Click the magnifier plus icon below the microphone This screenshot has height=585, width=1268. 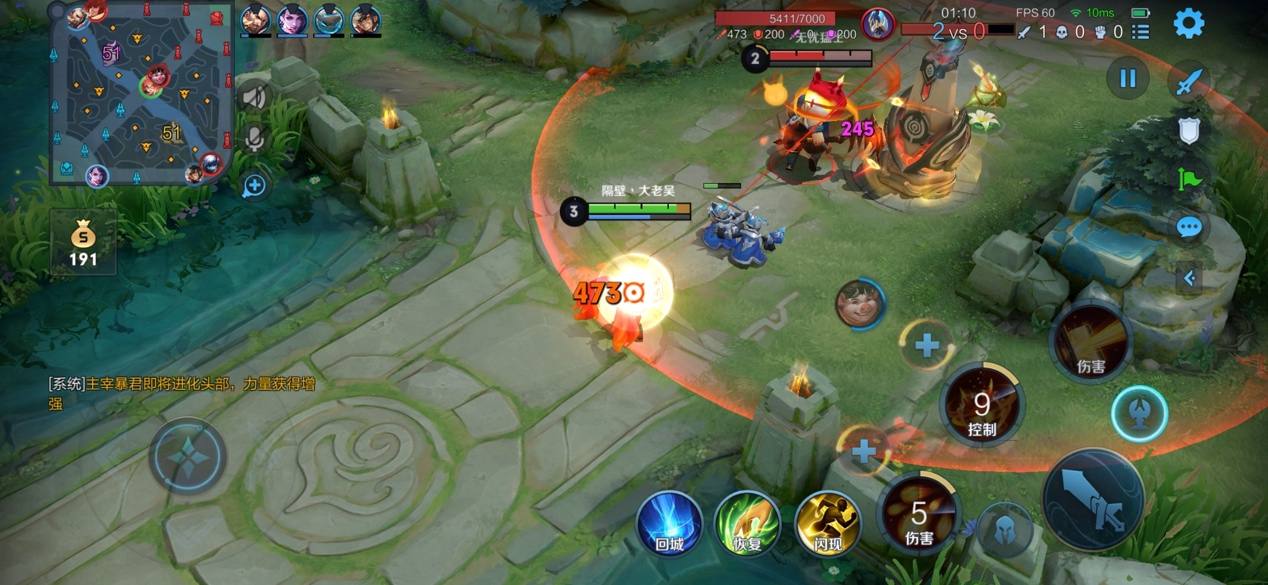[x=254, y=185]
